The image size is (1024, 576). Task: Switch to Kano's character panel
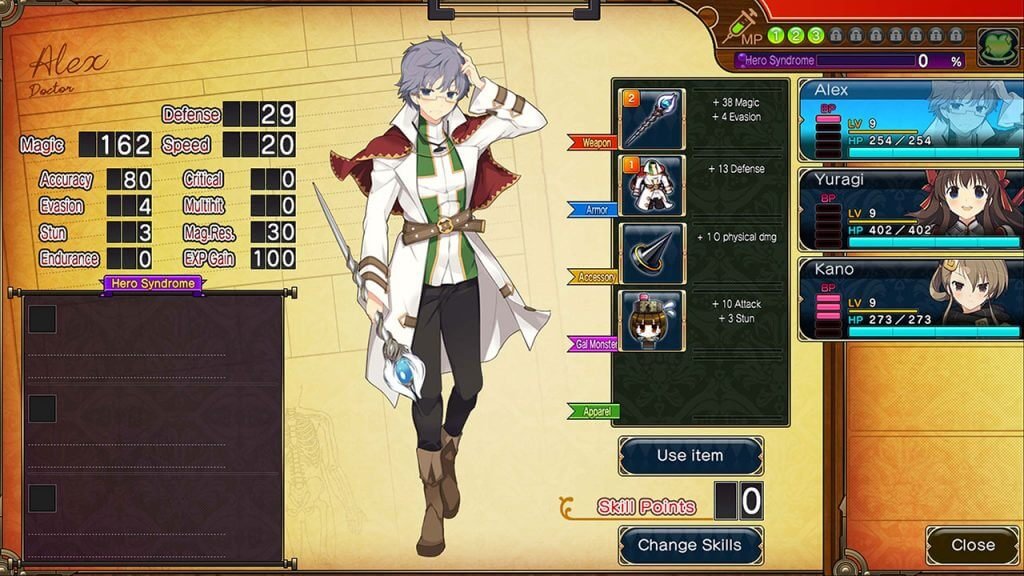[x=910, y=298]
